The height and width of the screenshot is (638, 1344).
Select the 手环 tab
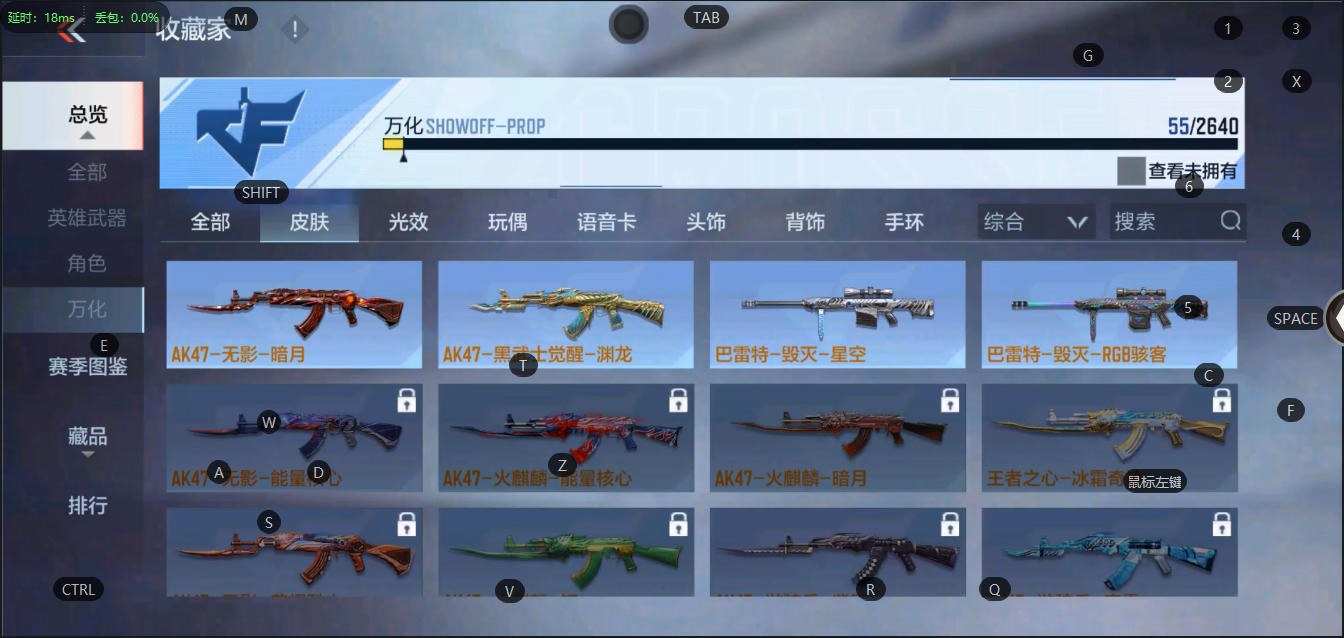click(x=904, y=222)
